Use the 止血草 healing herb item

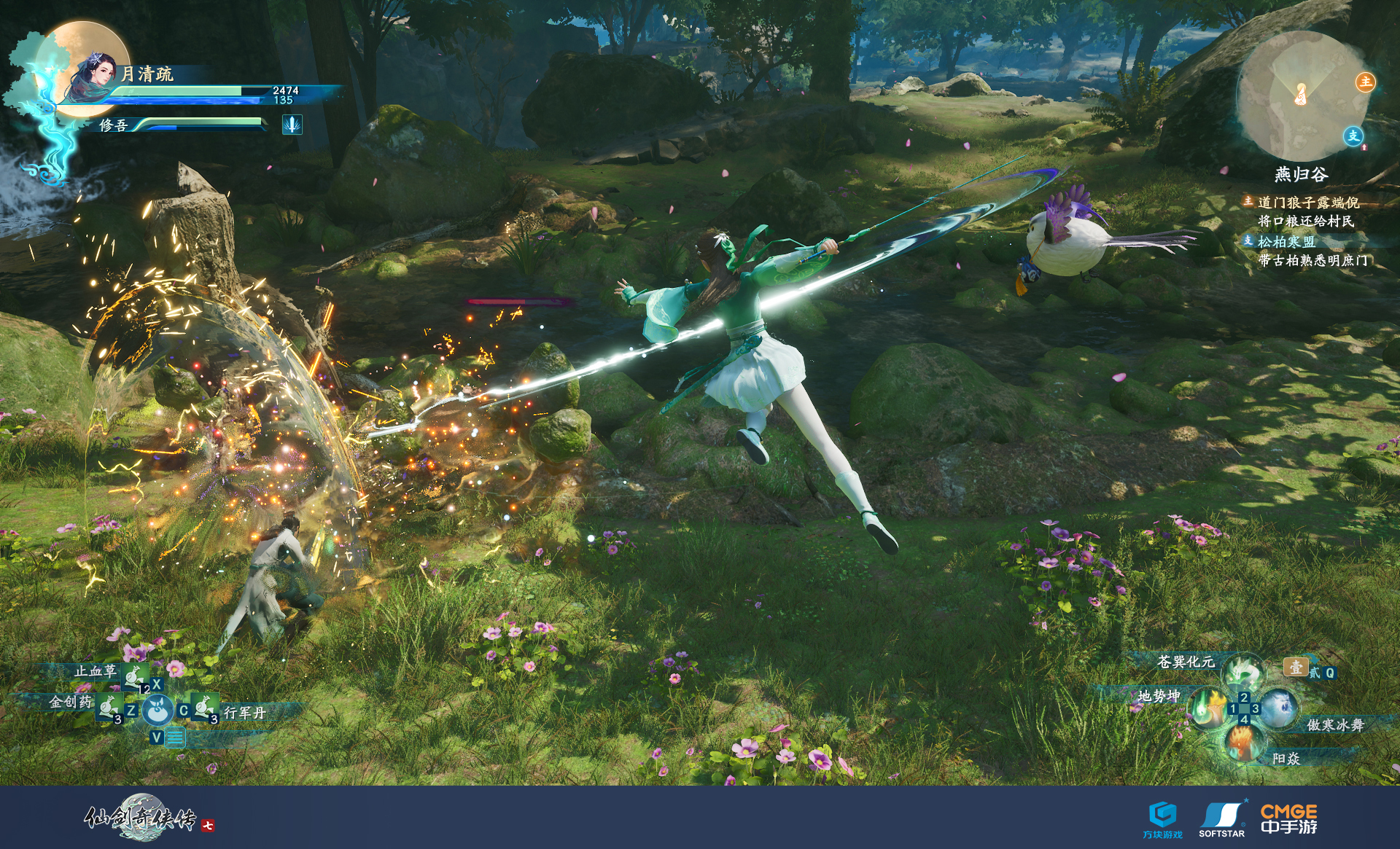pyautogui.click(x=133, y=676)
